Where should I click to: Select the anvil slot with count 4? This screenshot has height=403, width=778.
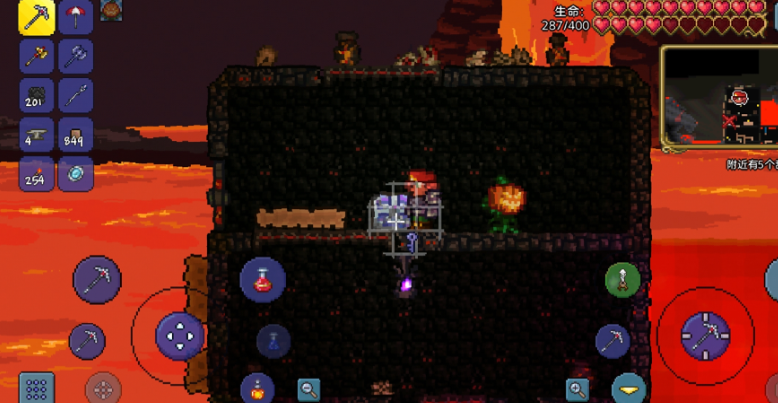point(37,135)
